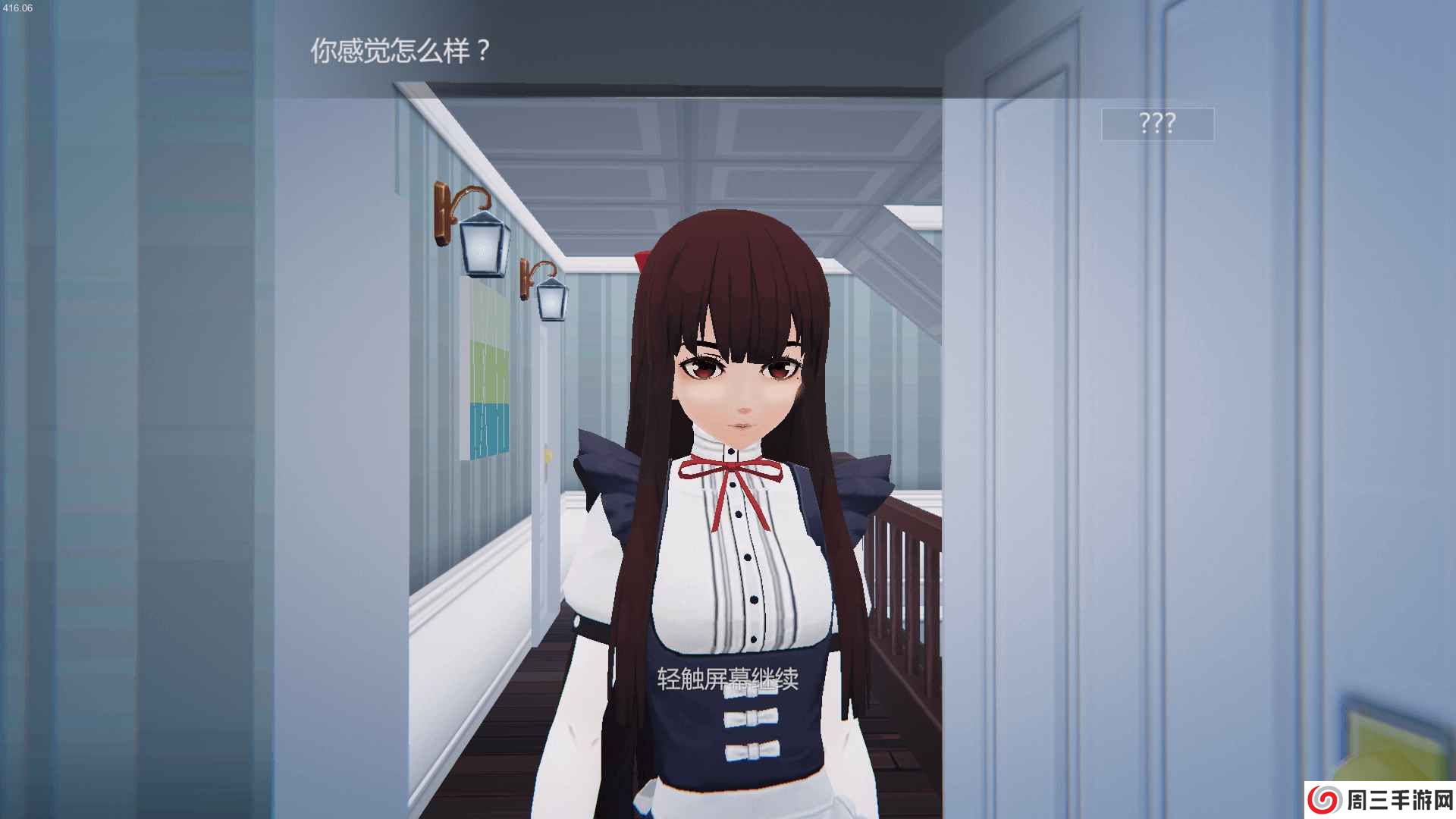Open the ??? name label box
This screenshot has width=1456, height=819.
point(1159,123)
